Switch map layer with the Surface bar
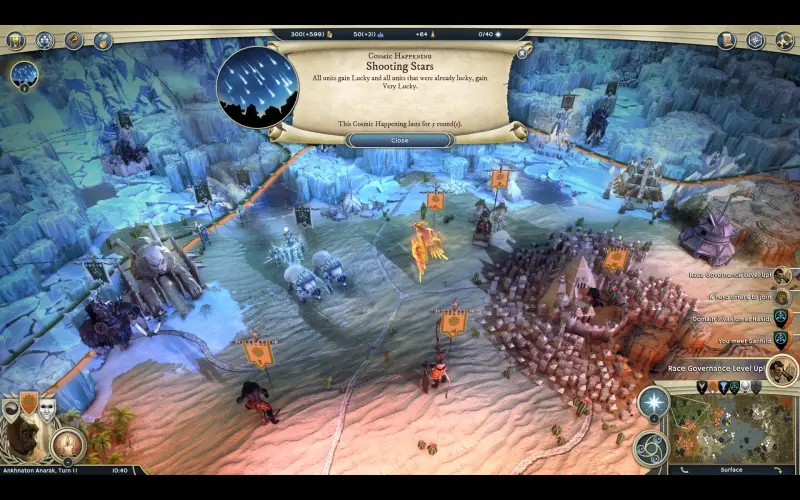 [x=731, y=469]
